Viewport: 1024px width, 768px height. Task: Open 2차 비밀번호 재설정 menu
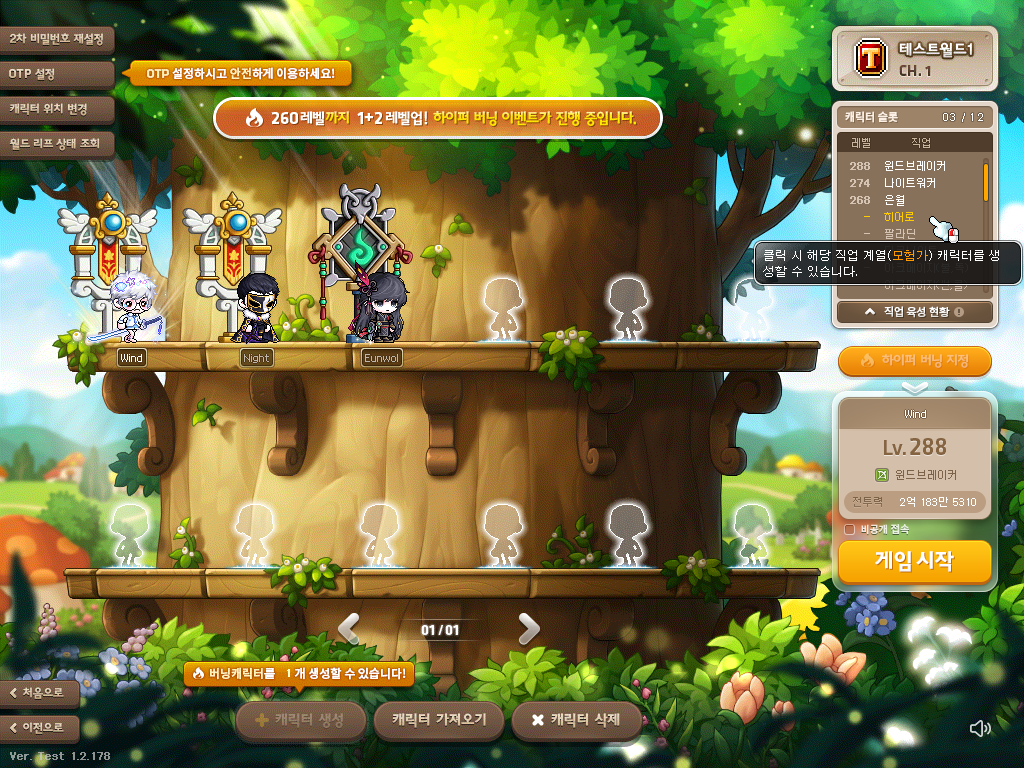tap(56, 39)
